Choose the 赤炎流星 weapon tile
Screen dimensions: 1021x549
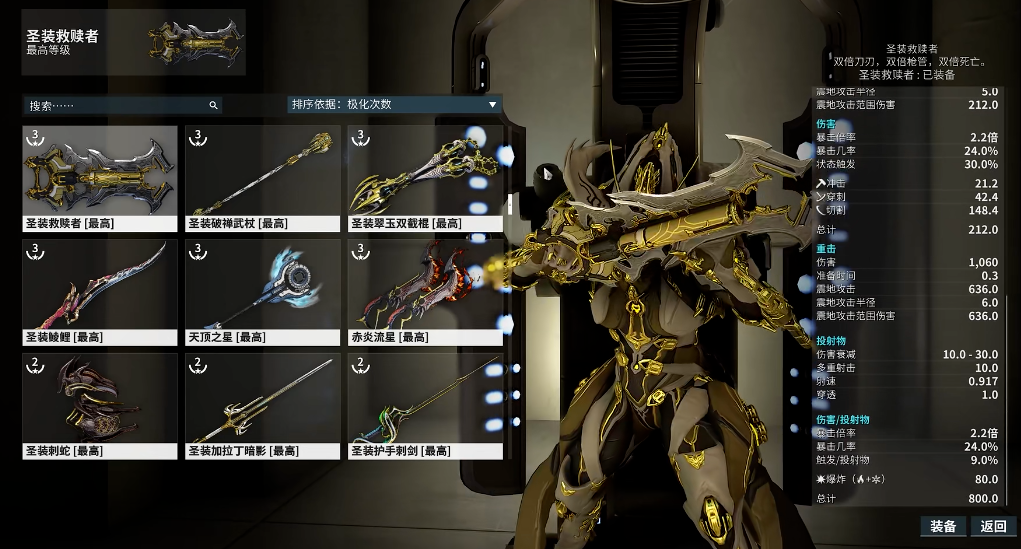click(x=425, y=292)
